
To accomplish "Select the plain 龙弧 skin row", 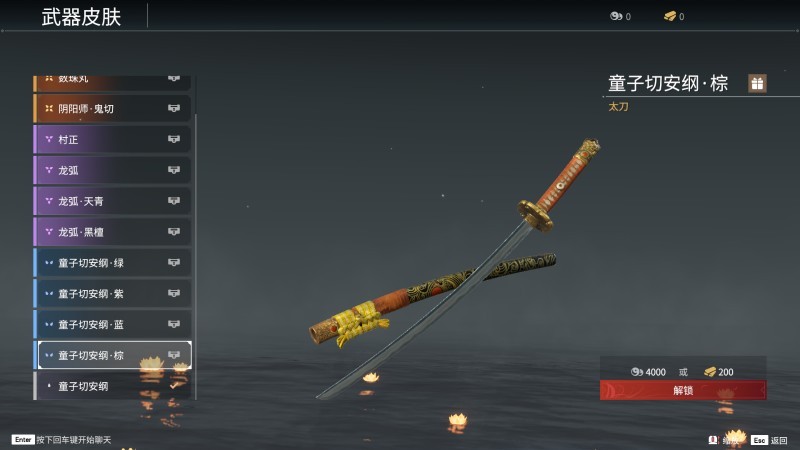I will (112, 170).
